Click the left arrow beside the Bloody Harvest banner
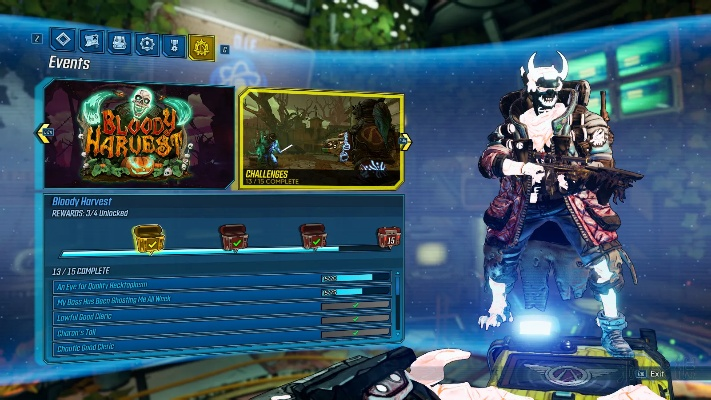Screen dimensions: 711x400 [44, 131]
